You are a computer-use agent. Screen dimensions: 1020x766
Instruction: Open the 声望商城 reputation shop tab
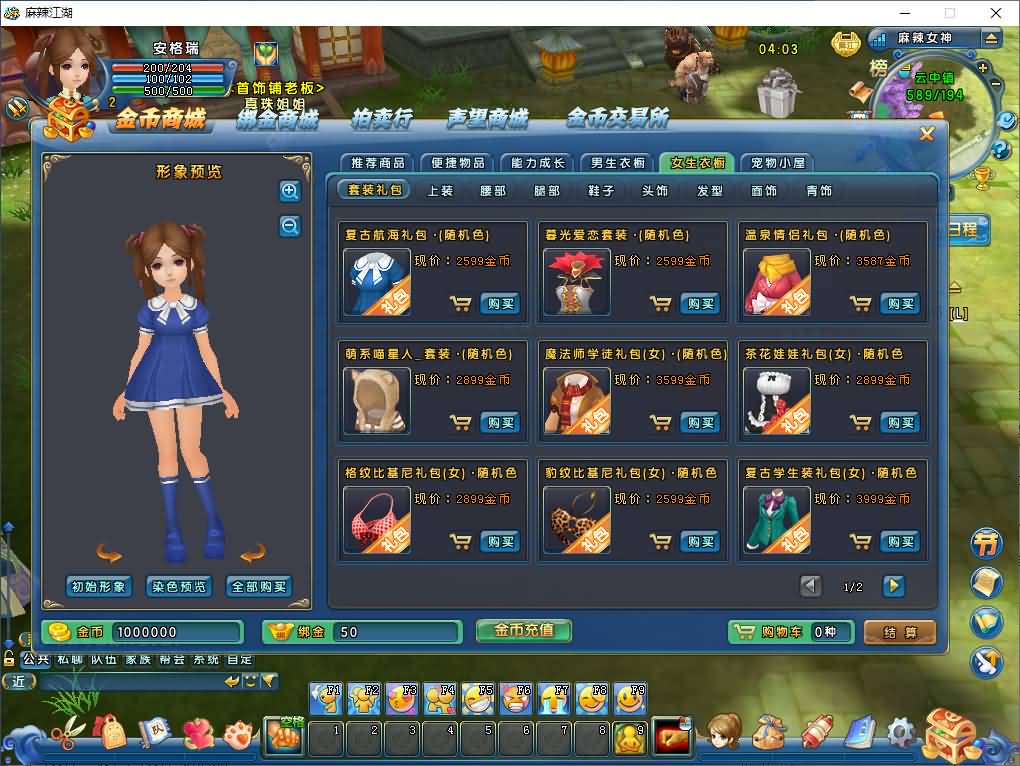(487, 120)
